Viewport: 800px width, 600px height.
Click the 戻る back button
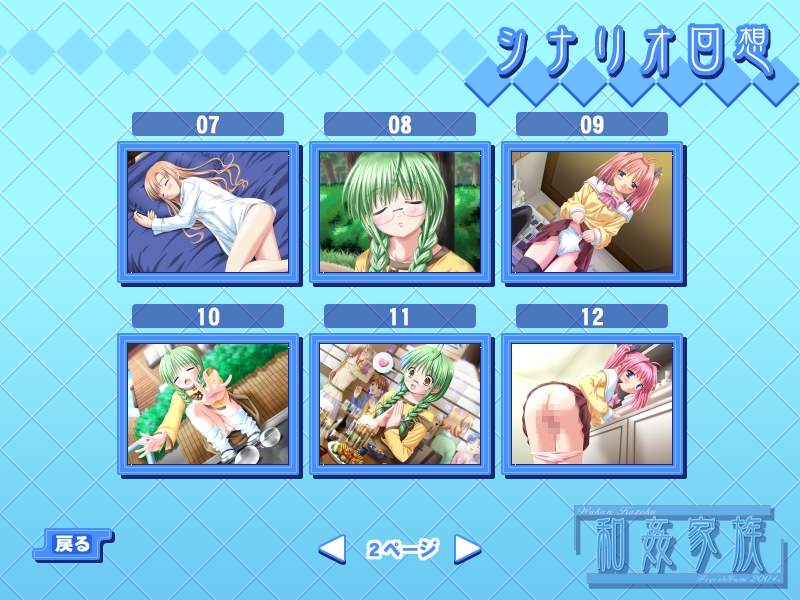click(x=73, y=545)
